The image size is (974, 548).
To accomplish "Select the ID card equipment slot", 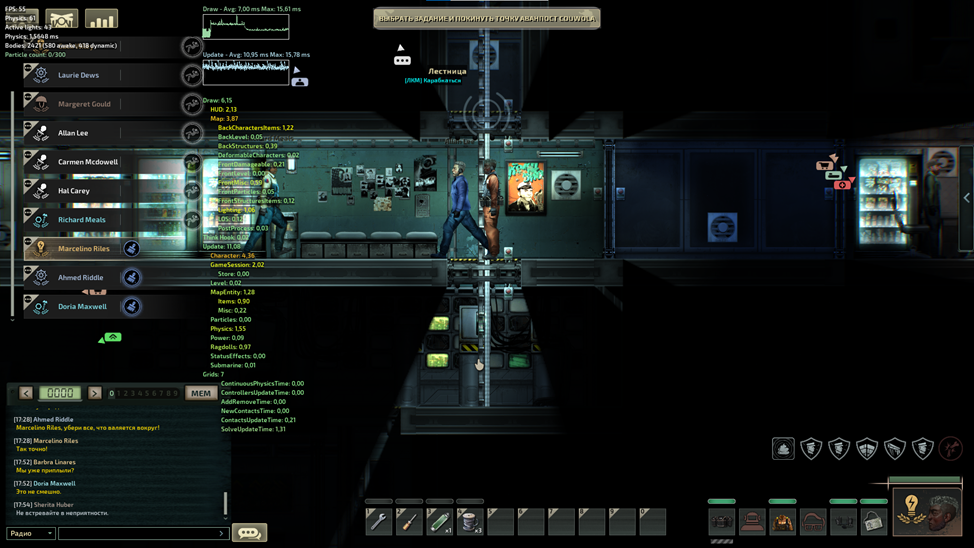I will 874,521.
